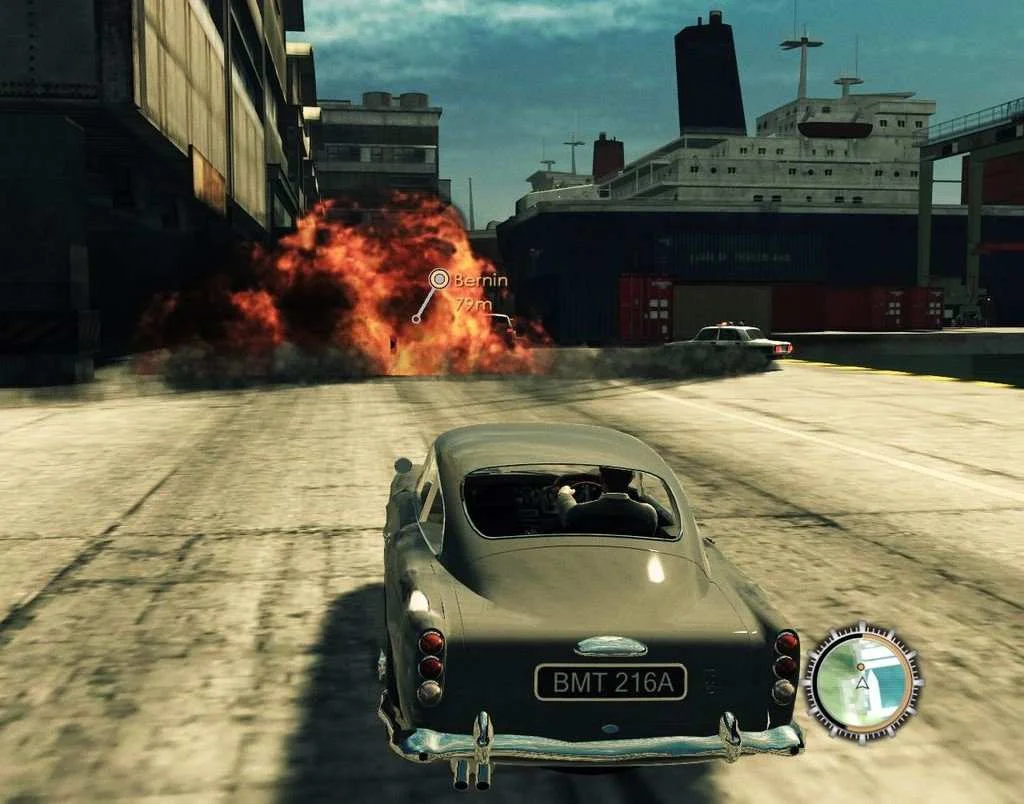This screenshot has width=1024, height=804.
Task: Select the Bernin objective marker
Action: click(438, 280)
